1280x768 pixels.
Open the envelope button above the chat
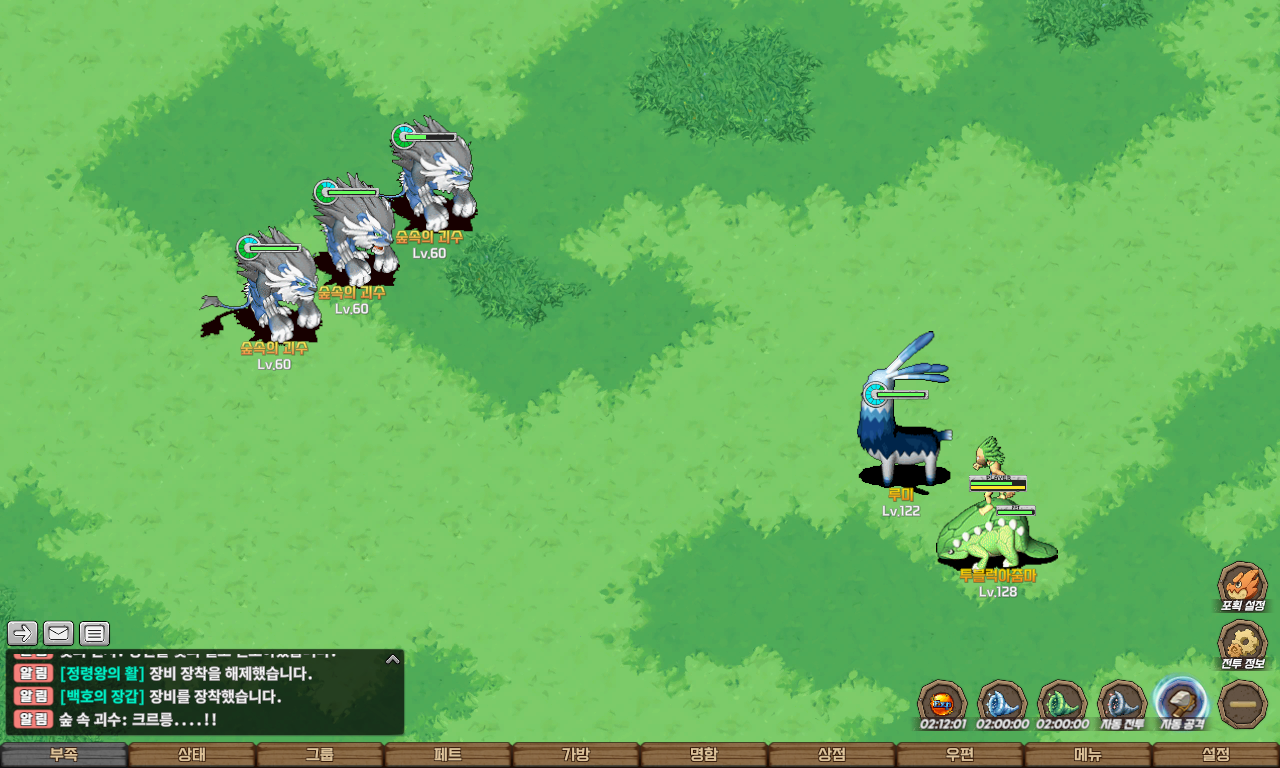click(x=59, y=633)
